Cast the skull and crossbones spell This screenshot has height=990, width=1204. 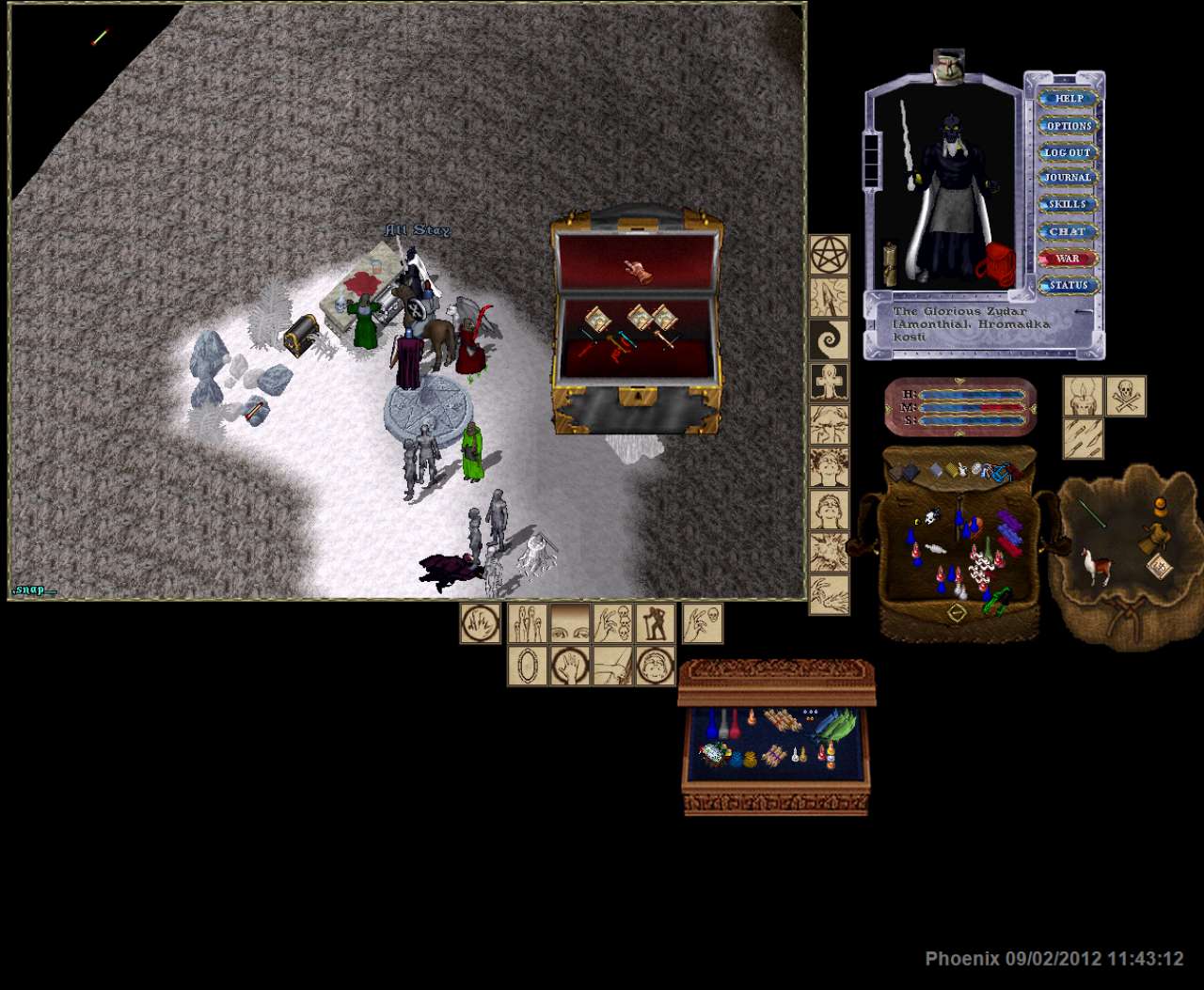[x=1125, y=396]
